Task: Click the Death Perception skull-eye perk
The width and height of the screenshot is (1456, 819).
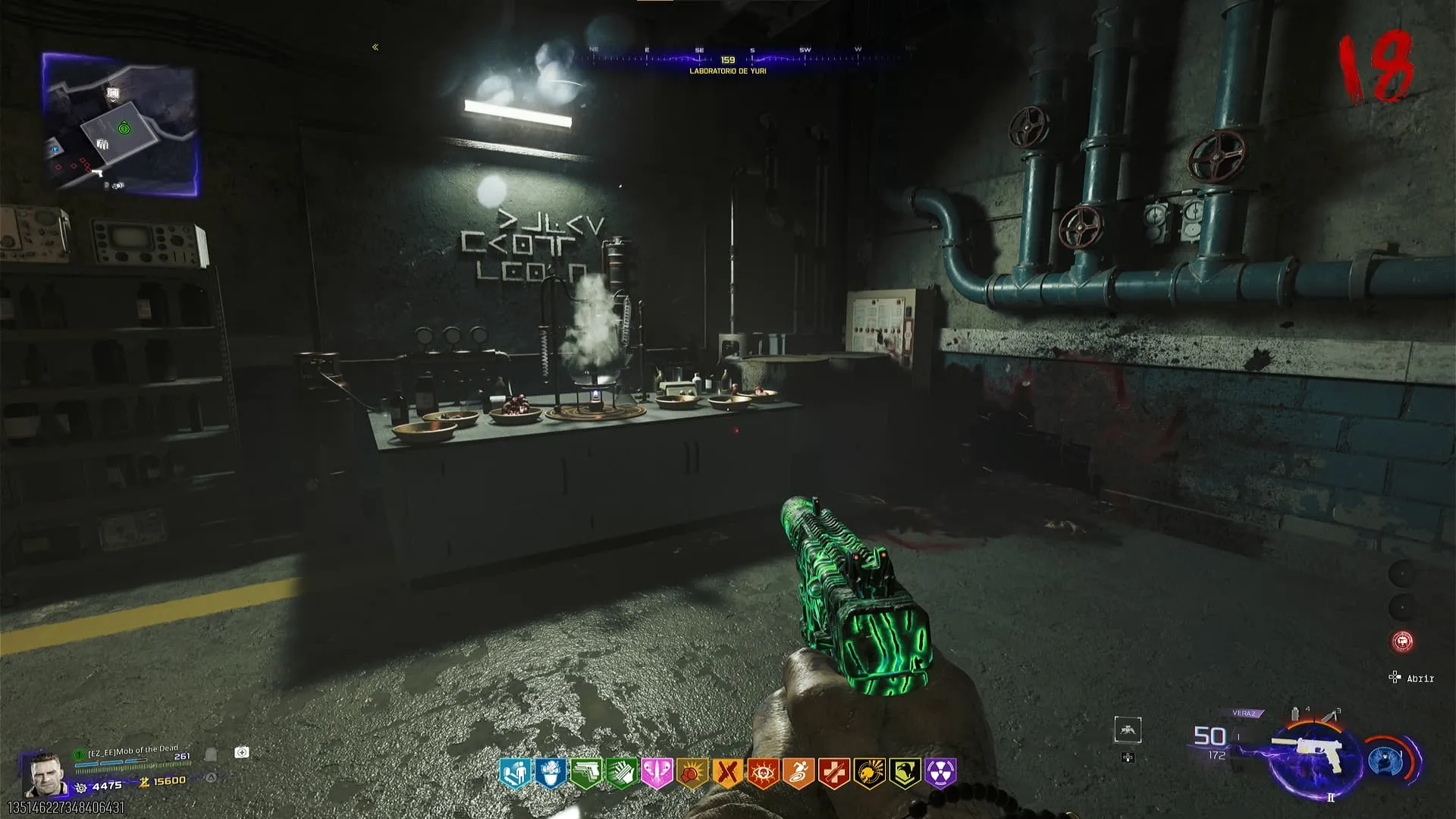Action: coord(763,773)
